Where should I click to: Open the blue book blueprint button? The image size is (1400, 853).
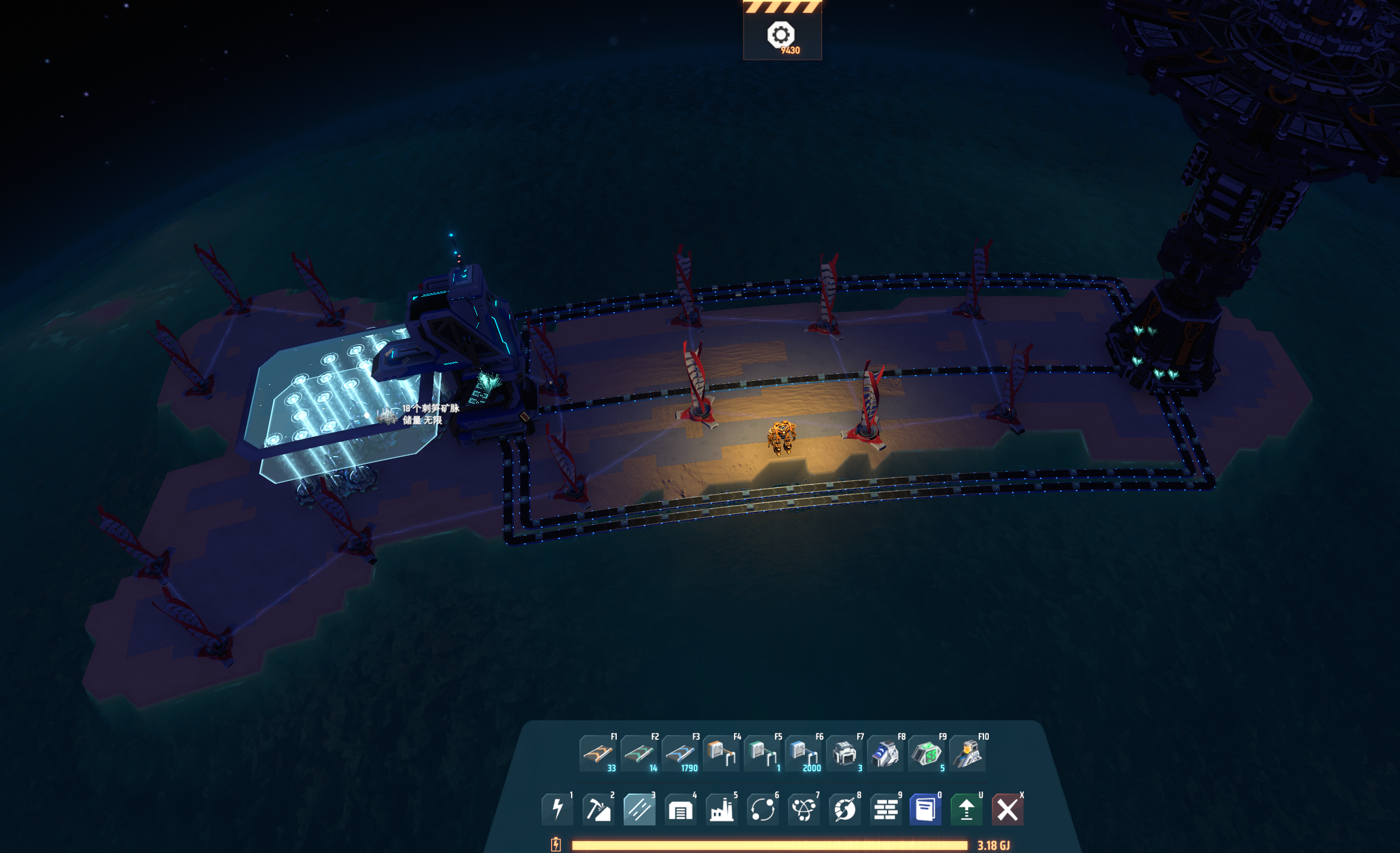point(925,809)
